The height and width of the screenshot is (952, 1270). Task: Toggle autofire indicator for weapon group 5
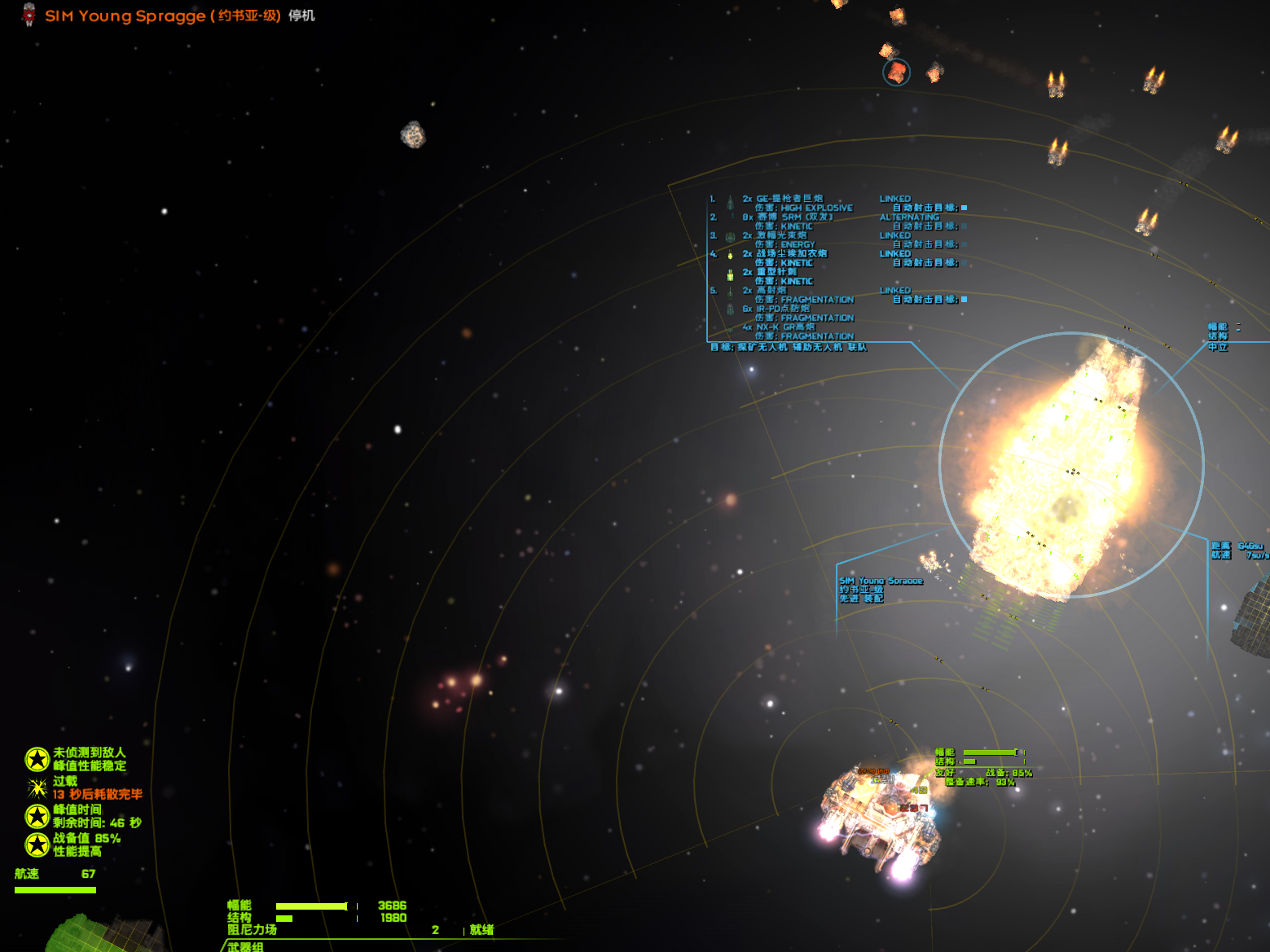click(964, 300)
